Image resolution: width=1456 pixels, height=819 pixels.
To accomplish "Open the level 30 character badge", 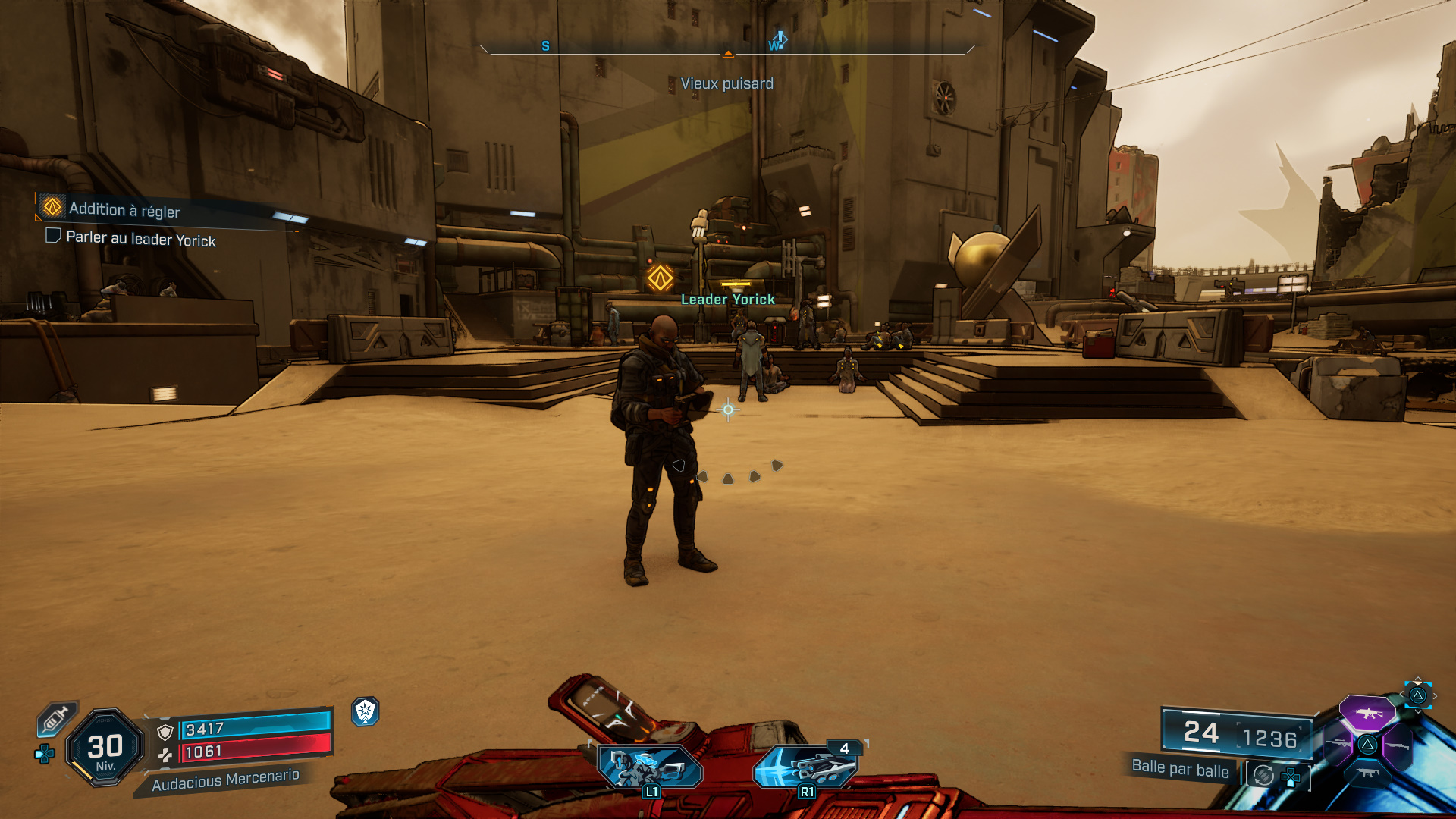I will (x=105, y=748).
